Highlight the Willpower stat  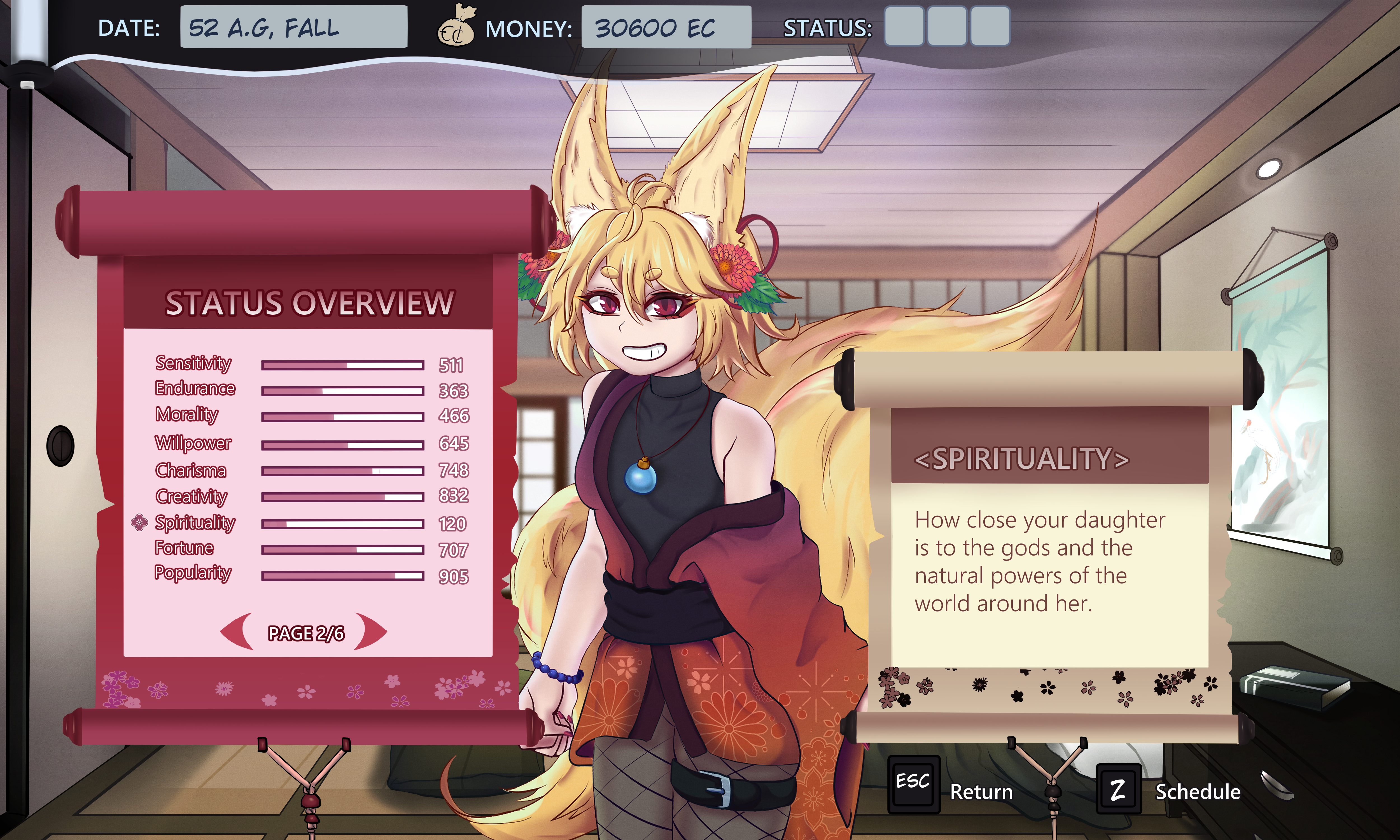193,443
